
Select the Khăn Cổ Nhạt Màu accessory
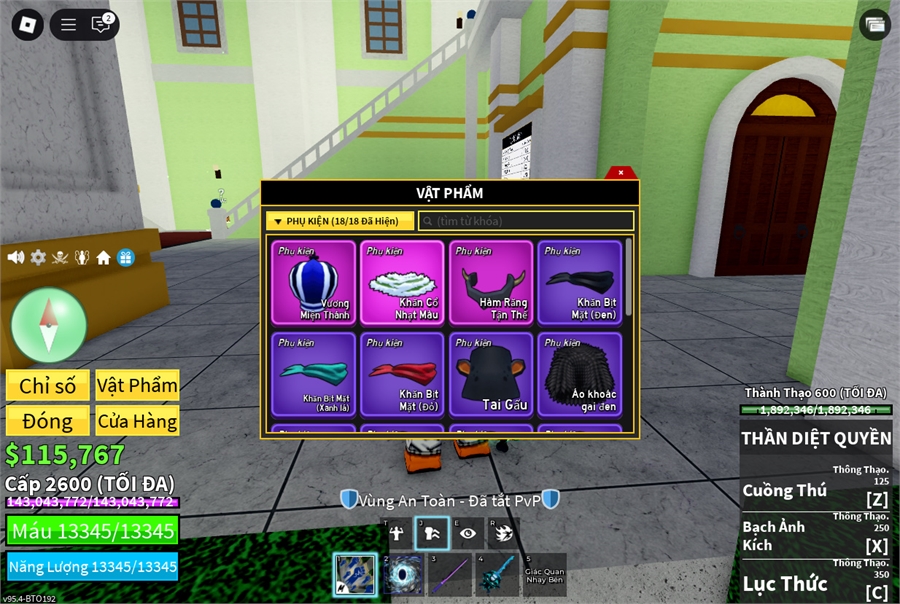[x=402, y=282]
